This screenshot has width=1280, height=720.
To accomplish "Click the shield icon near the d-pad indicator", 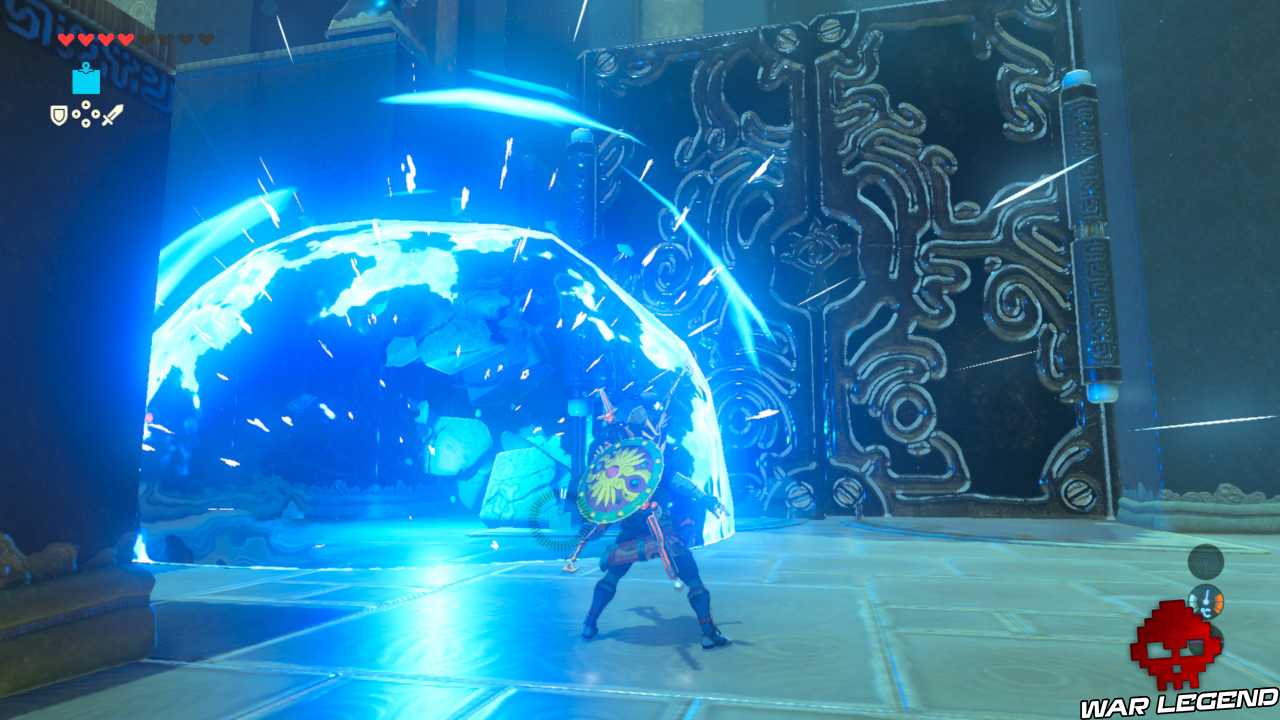I will click(59, 115).
